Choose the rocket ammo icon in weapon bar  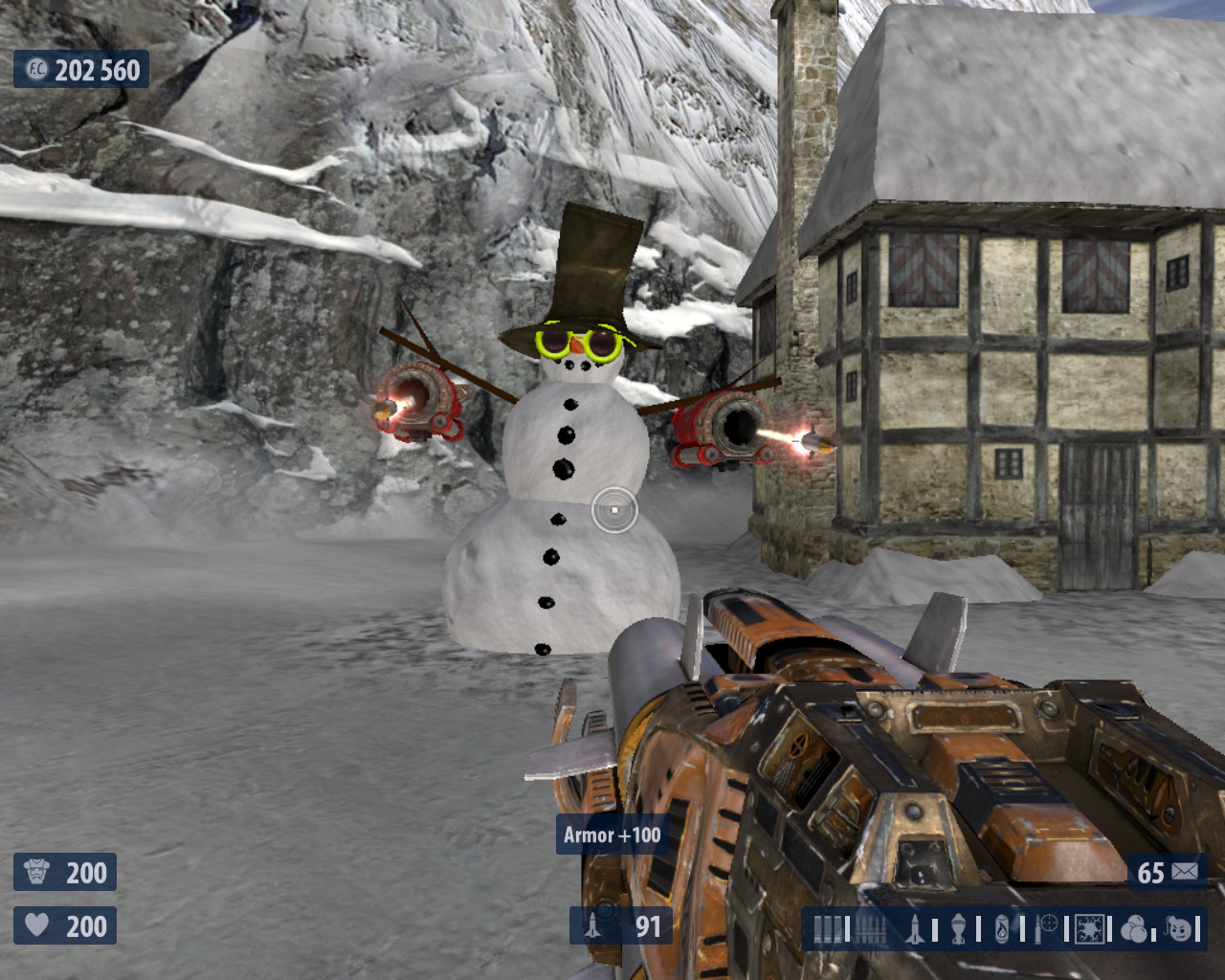(915, 928)
